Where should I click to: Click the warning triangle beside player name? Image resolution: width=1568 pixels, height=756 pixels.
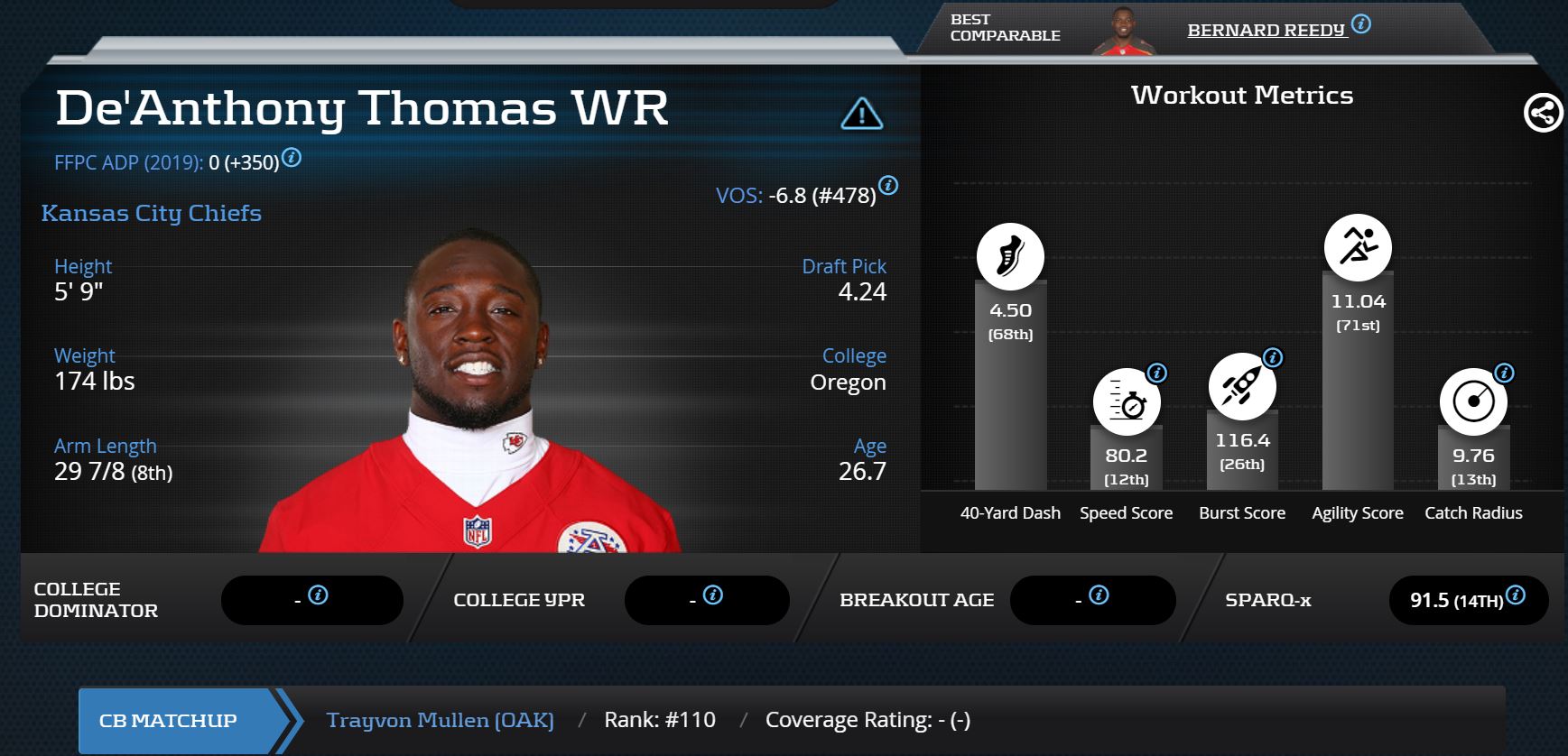(863, 114)
